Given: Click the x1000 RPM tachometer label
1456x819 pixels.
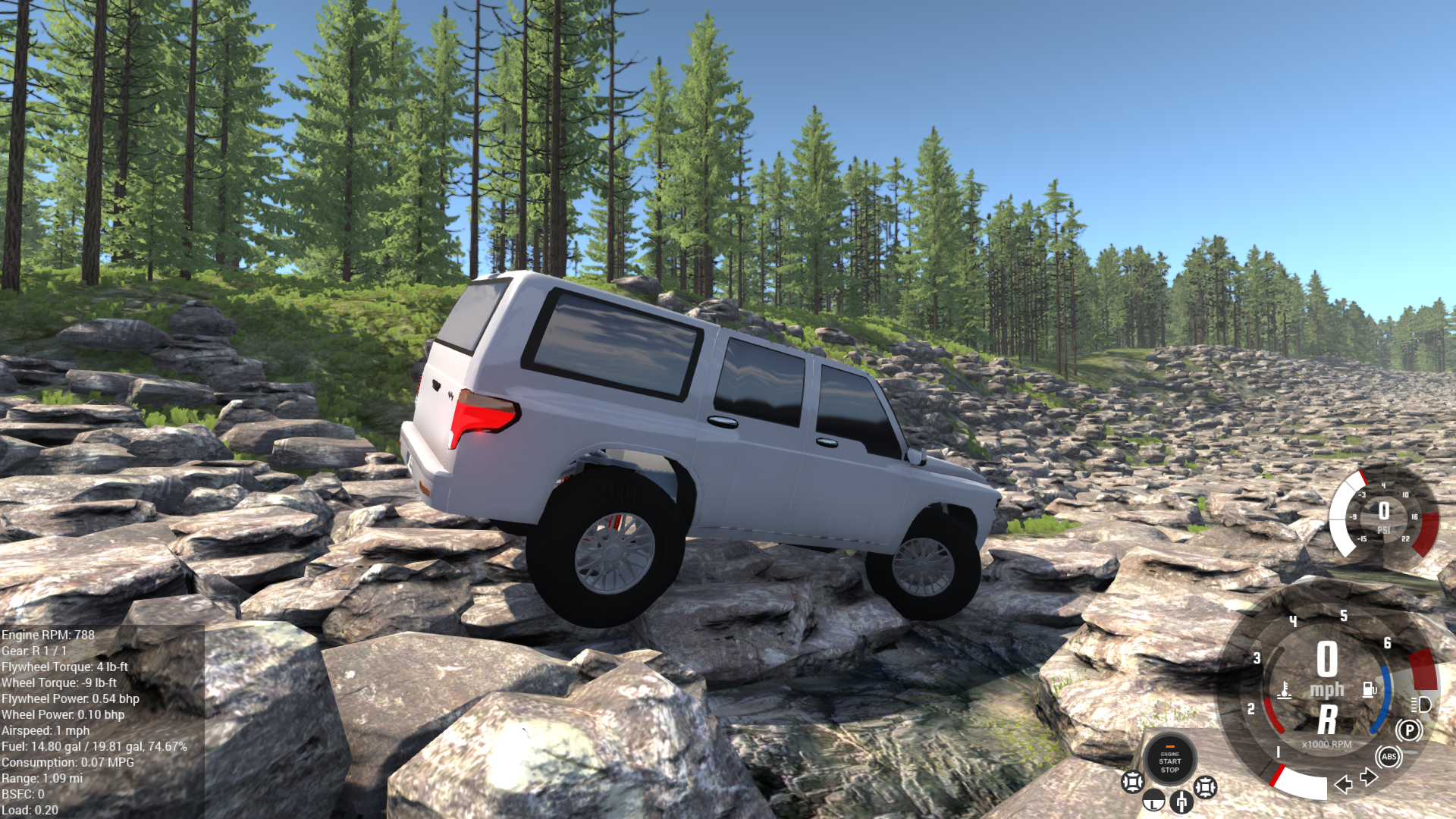Looking at the screenshot, I should (x=1327, y=744).
